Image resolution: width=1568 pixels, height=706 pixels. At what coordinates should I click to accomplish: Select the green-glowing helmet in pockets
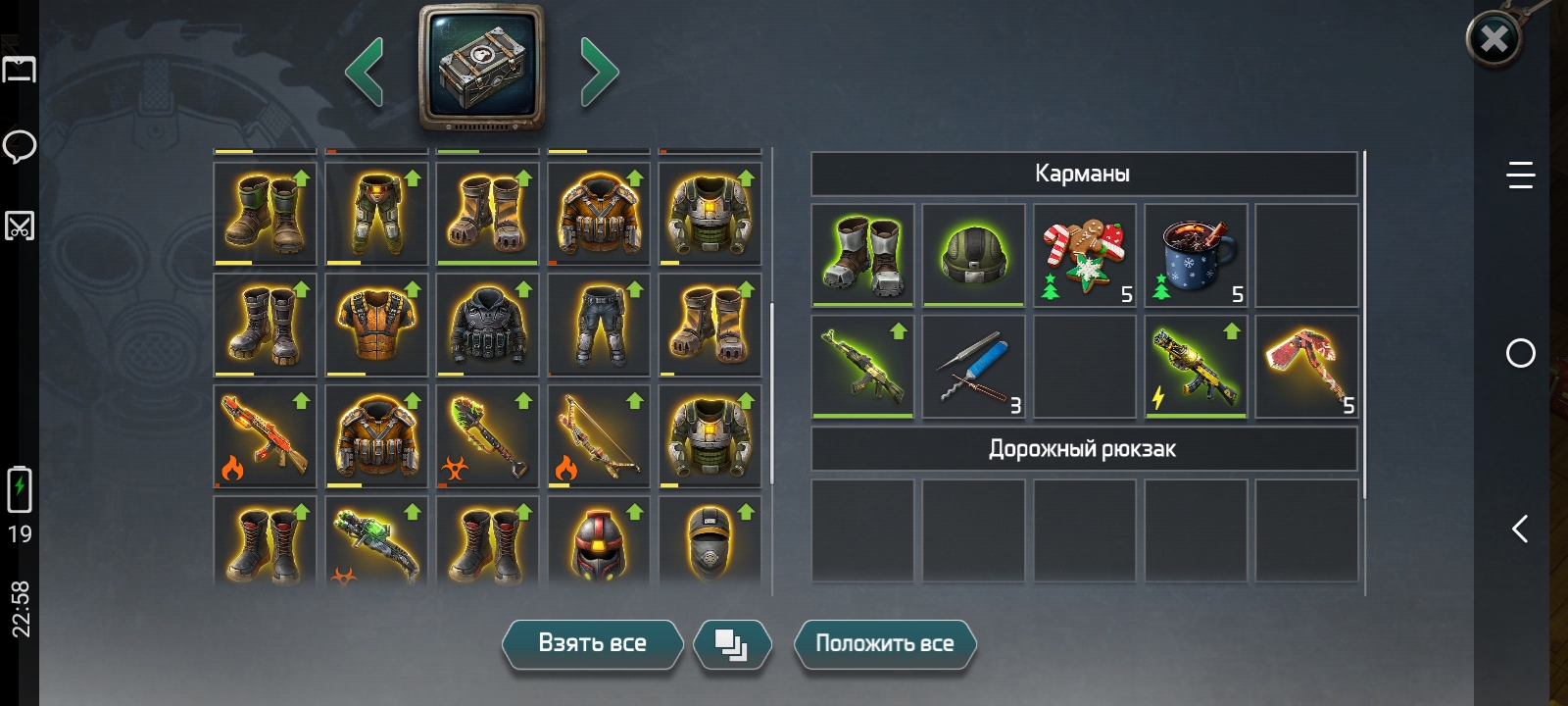[973, 255]
